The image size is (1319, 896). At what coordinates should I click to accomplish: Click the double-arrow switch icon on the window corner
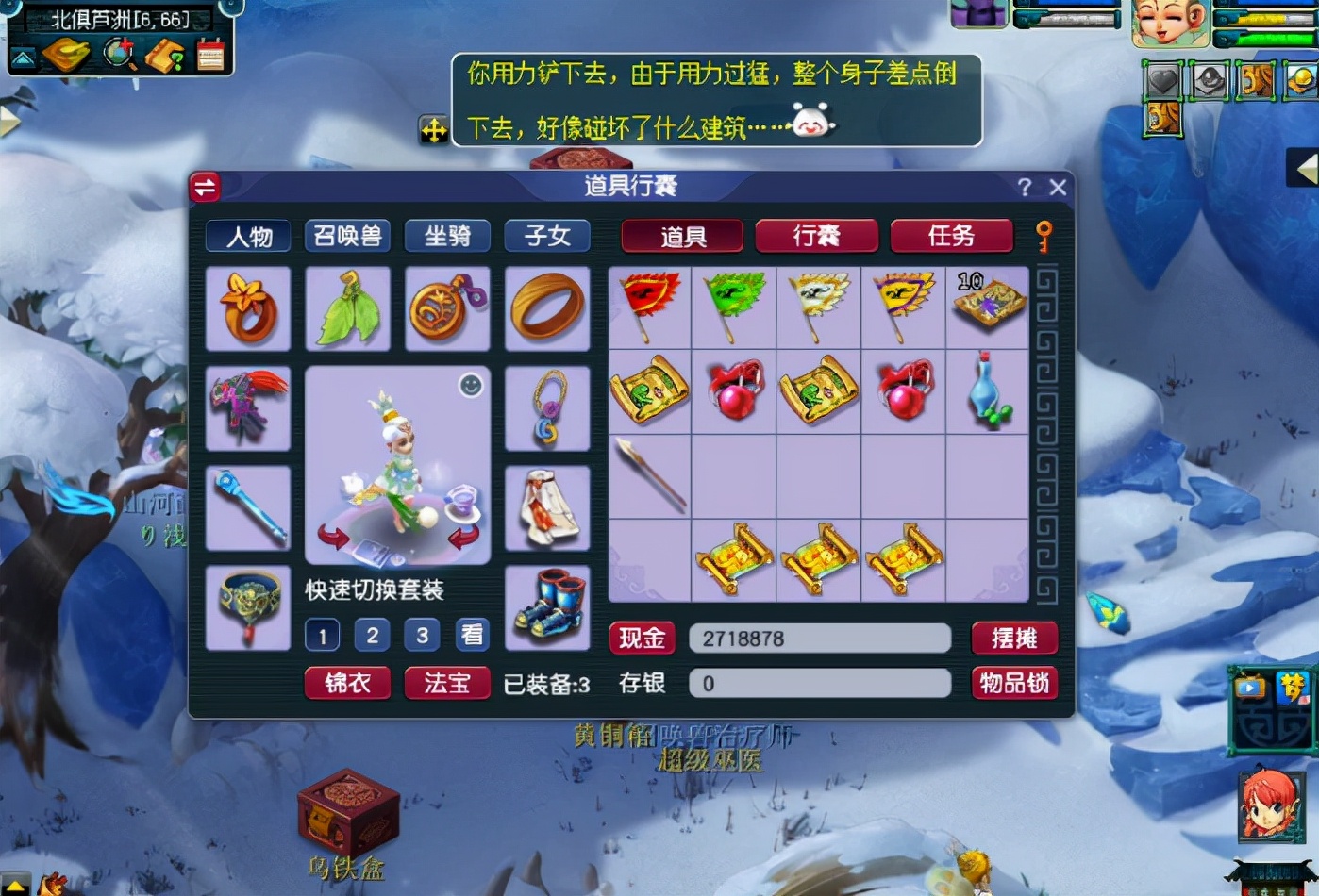click(205, 187)
